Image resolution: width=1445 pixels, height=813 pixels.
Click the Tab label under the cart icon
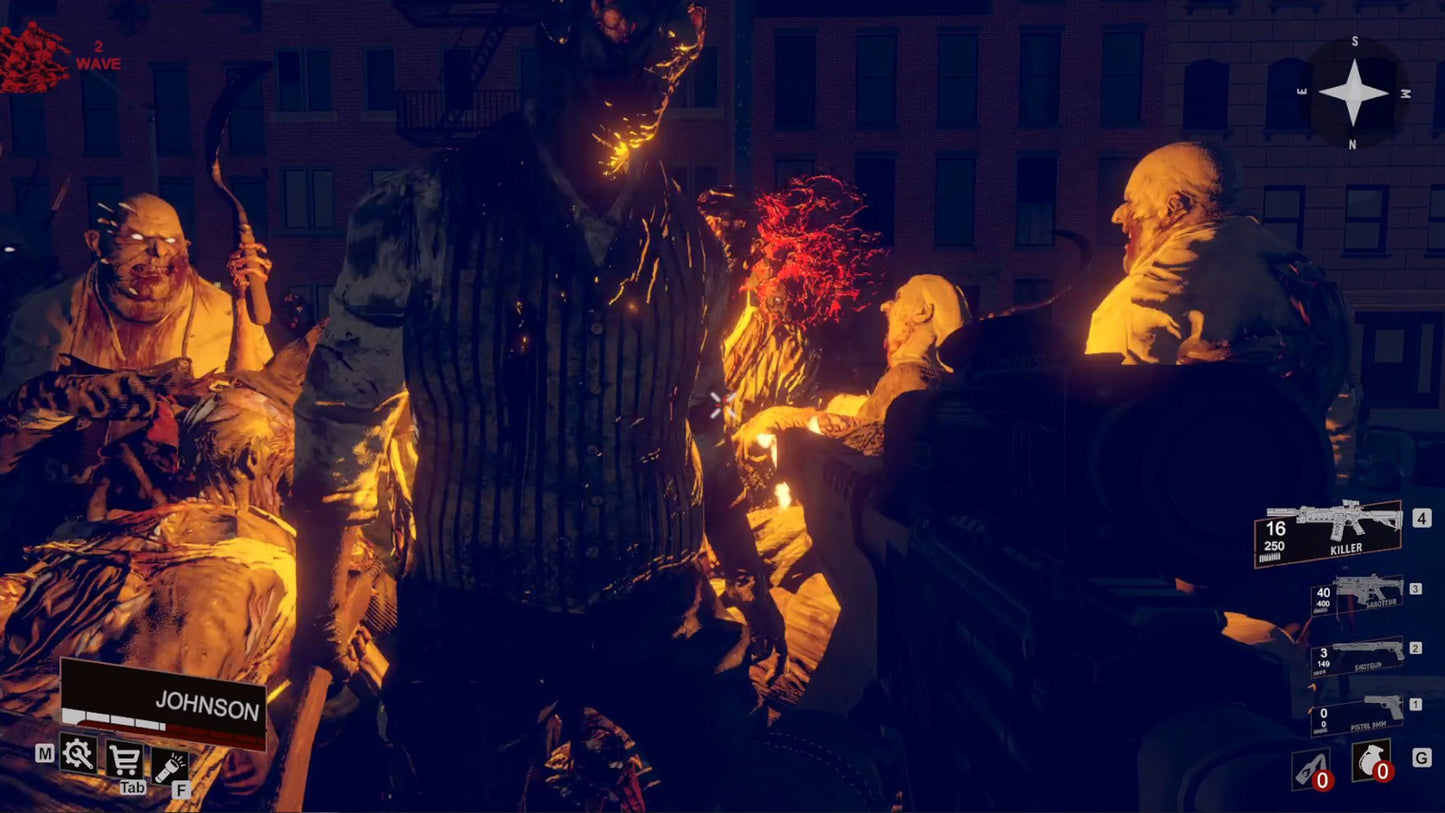[x=132, y=788]
